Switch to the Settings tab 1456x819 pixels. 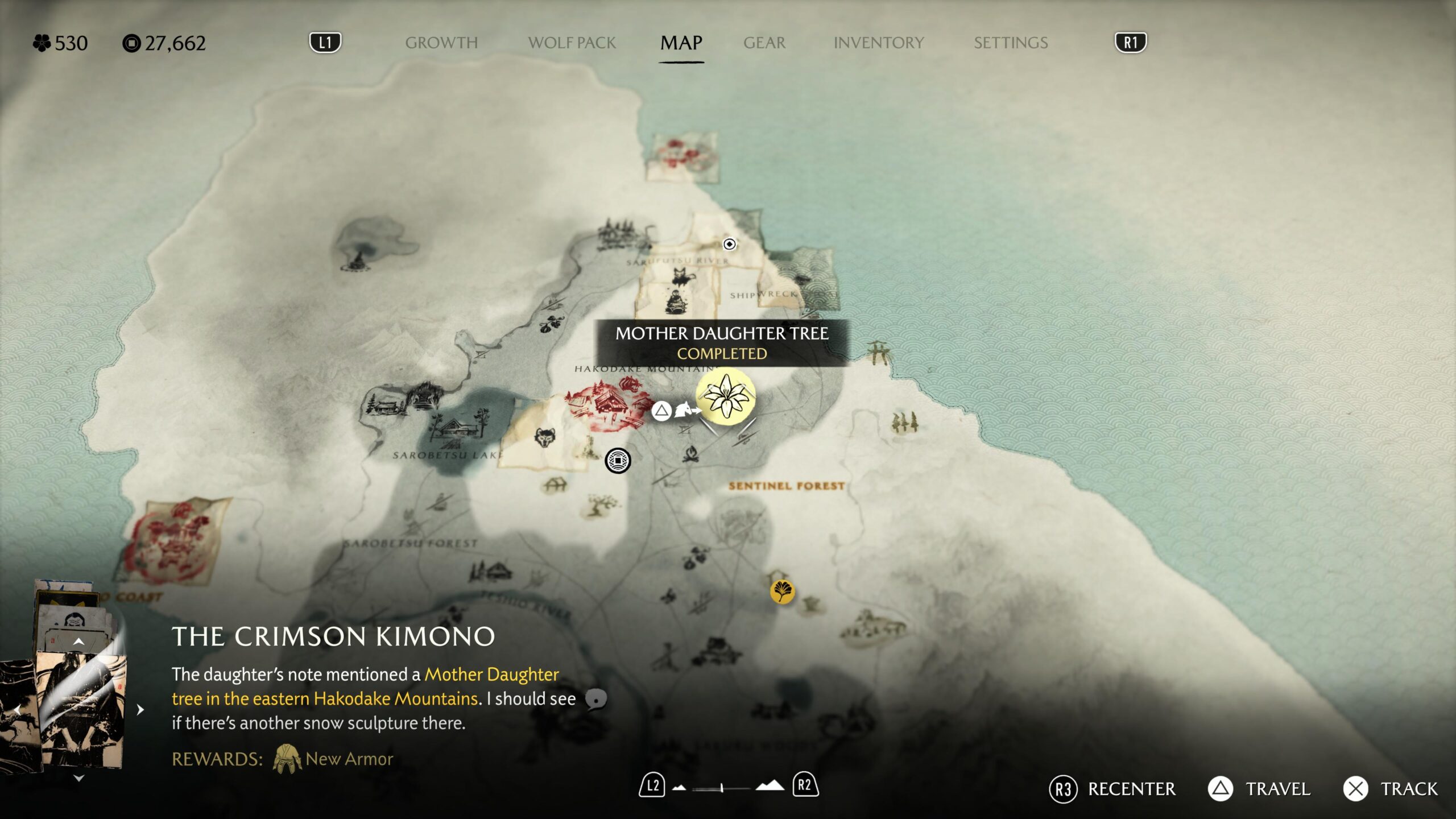(1010, 43)
